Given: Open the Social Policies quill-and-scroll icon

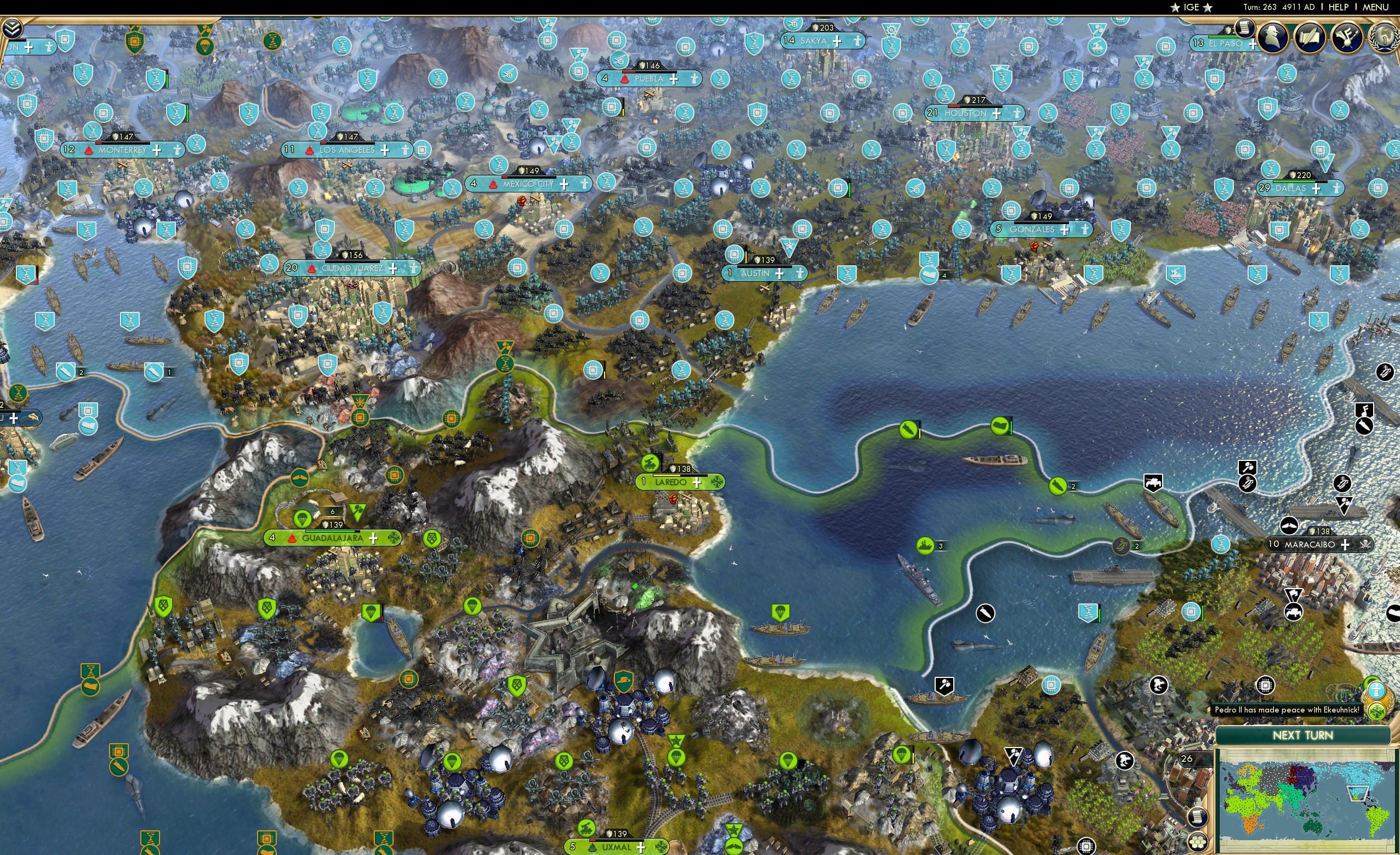Looking at the screenshot, I should click(x=1311, y=37).
